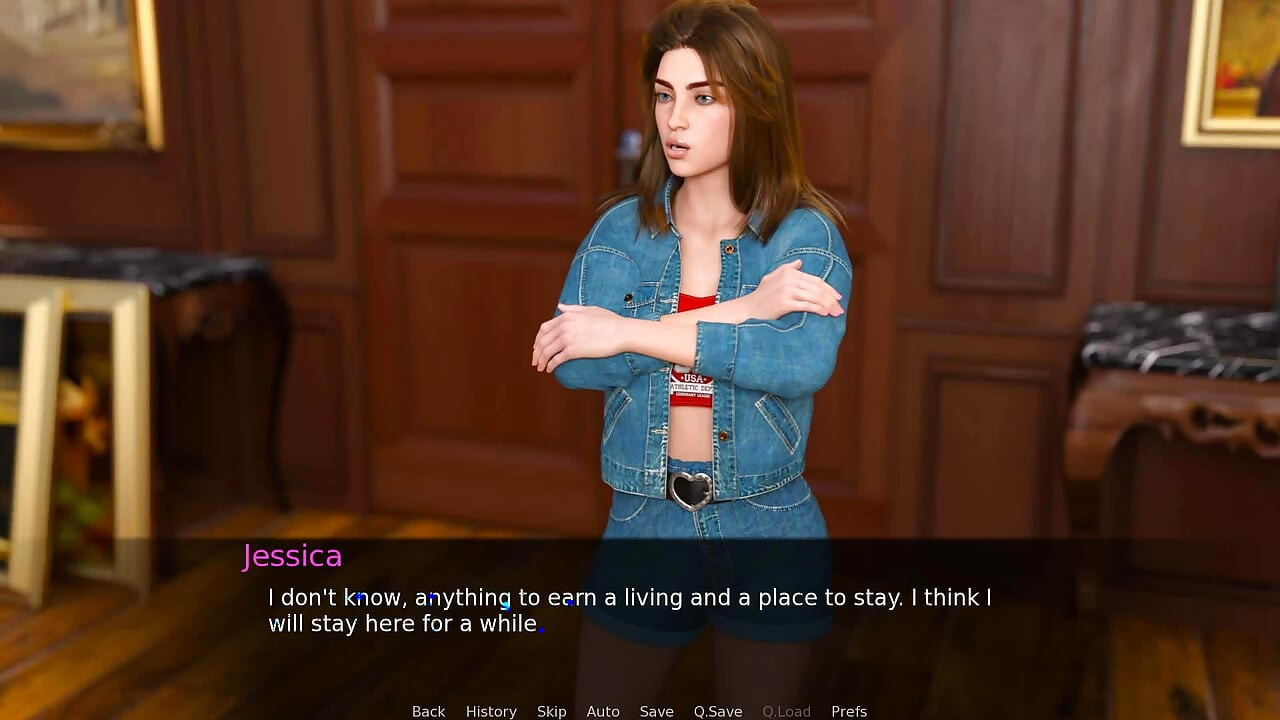
Task: Go Back to the previous dialogue line
Action: coord(428,711)
